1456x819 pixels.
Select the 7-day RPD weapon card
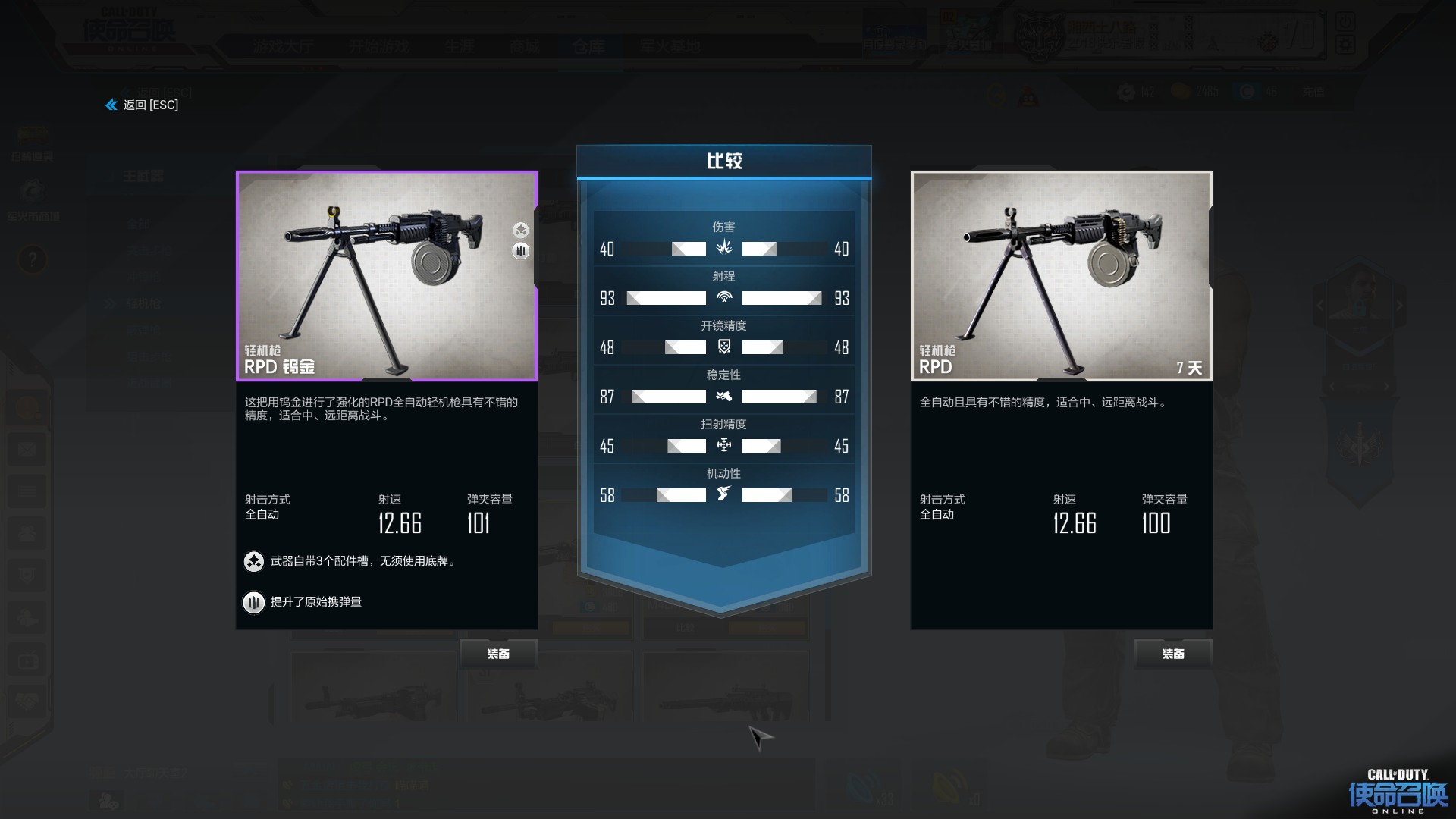[x=1061, y=276]
